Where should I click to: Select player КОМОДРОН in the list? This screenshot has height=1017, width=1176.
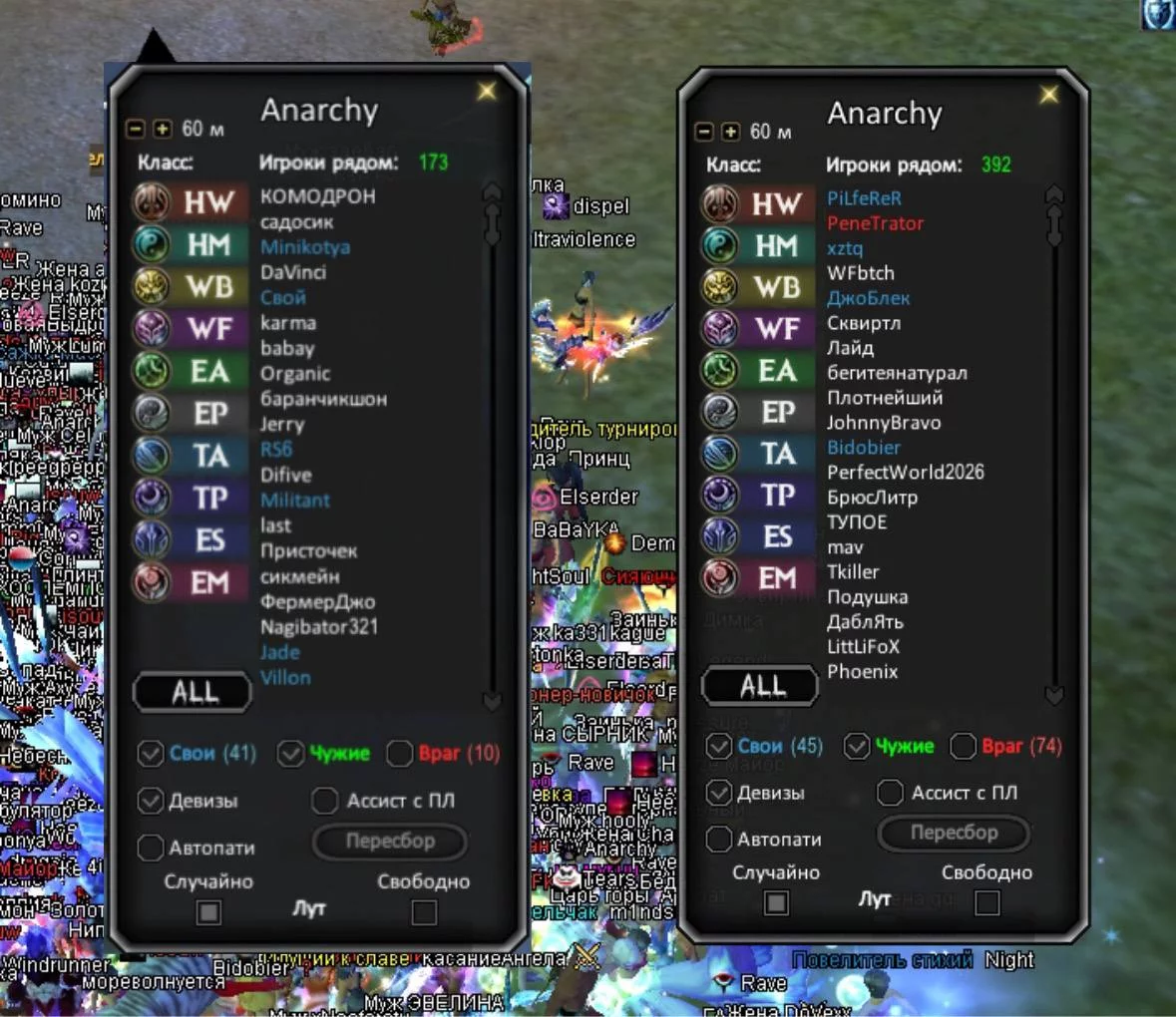point(317,196)
